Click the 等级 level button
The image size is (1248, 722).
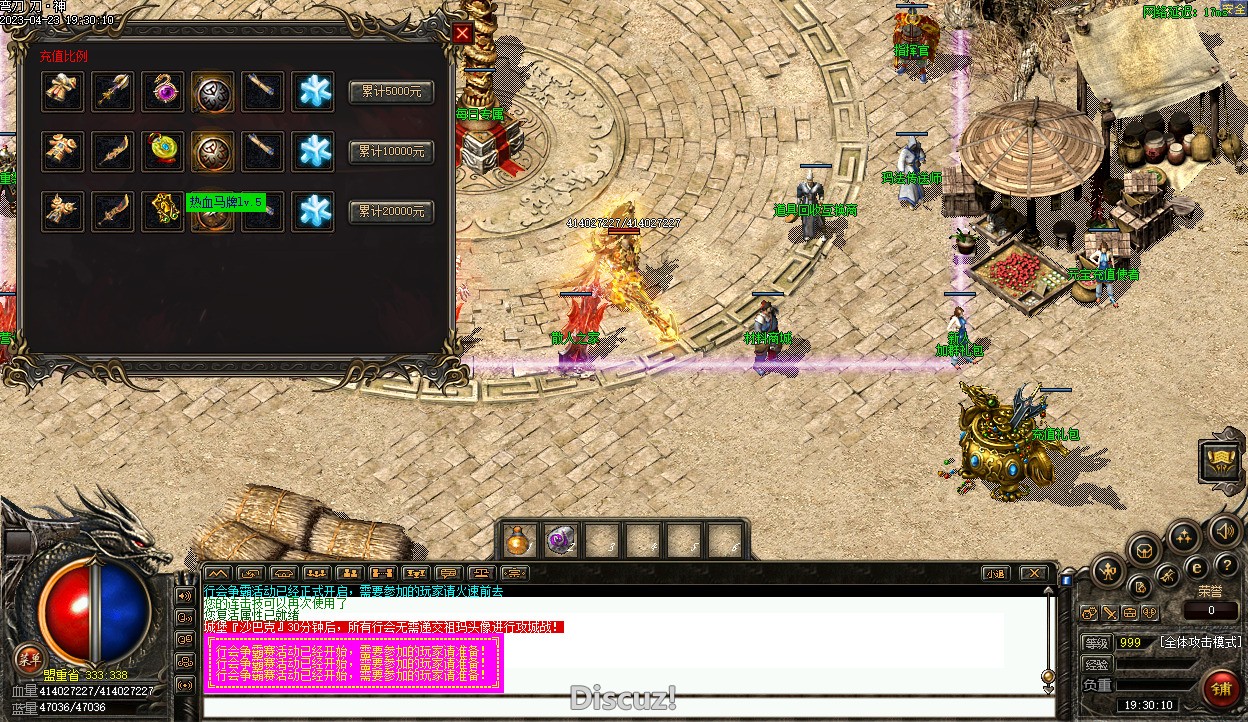click(x=1097, y=643)
